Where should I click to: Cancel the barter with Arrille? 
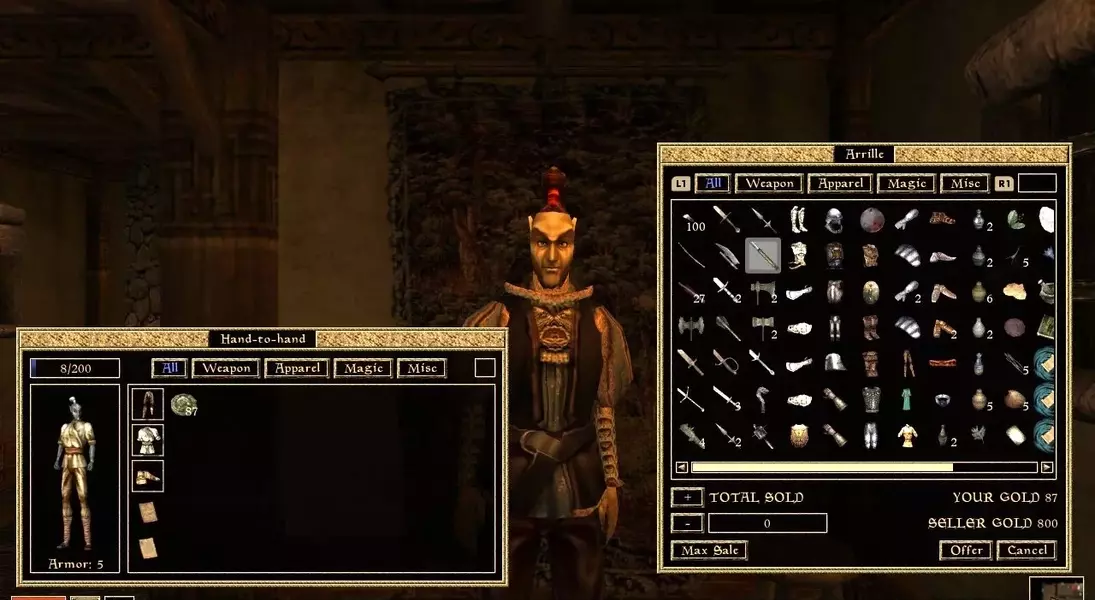(x=1027, y=550)
